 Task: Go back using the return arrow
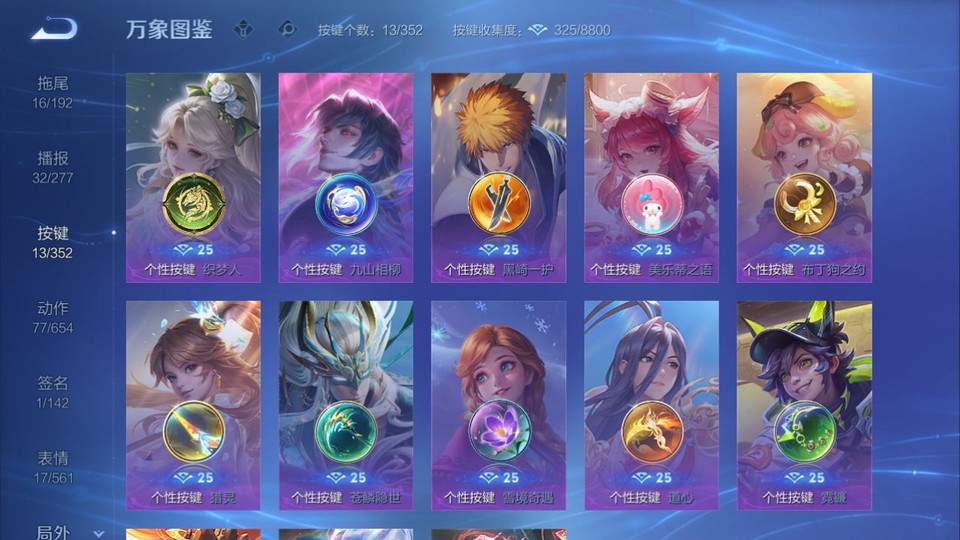[x=53, y=30]
